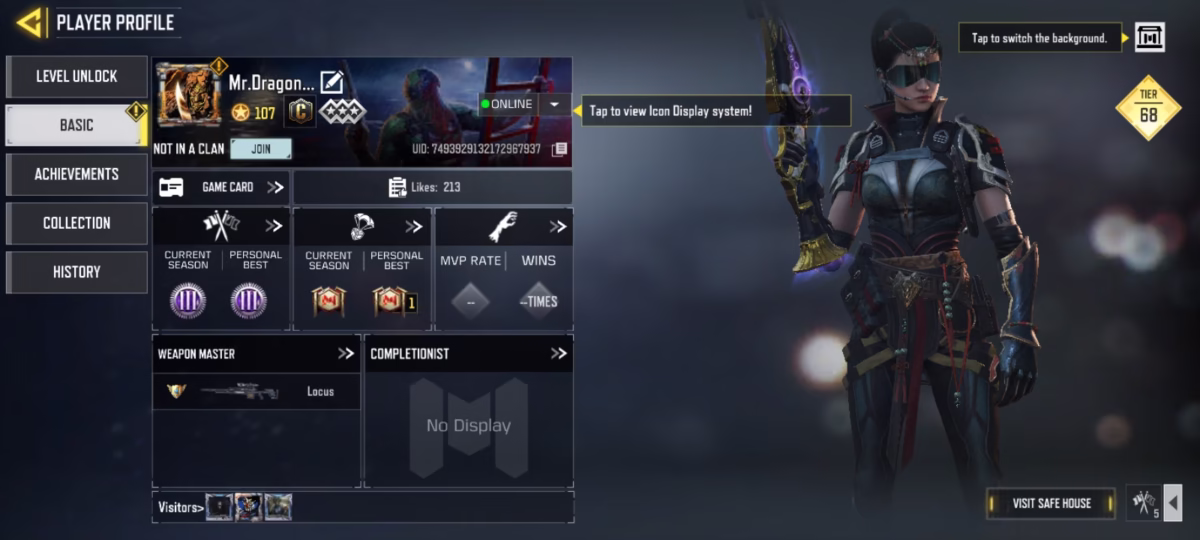1200x540 pixels.
Task: Tap the Likes counter button
Action: (x=432, y=187)
